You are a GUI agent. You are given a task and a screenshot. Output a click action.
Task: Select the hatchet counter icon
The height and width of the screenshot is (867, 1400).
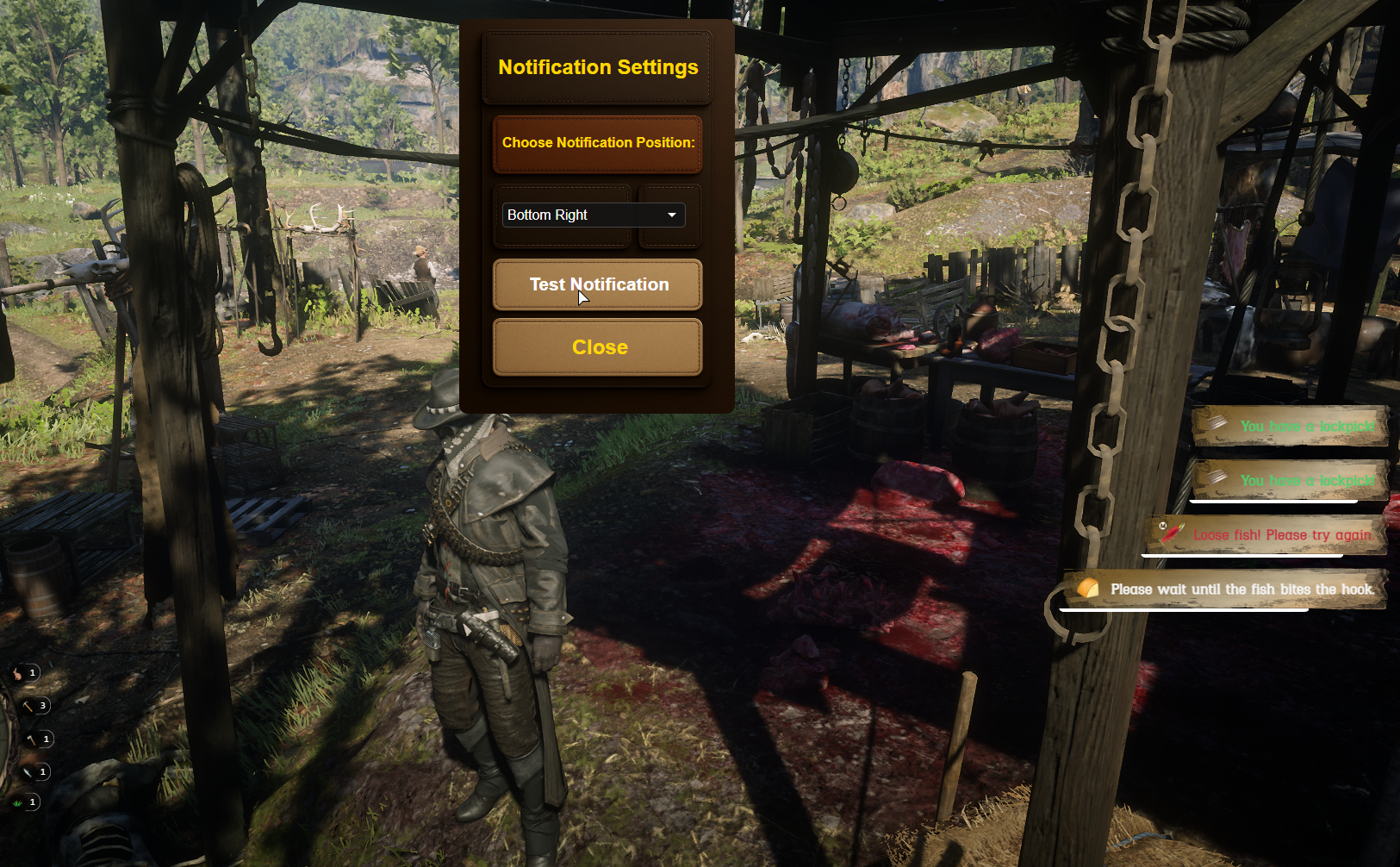click(32, 739)
